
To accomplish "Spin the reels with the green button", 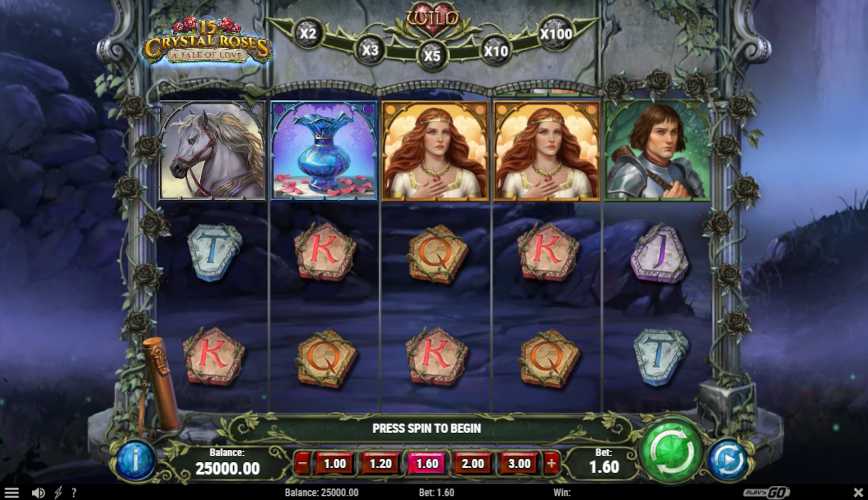I will [671, 453].
